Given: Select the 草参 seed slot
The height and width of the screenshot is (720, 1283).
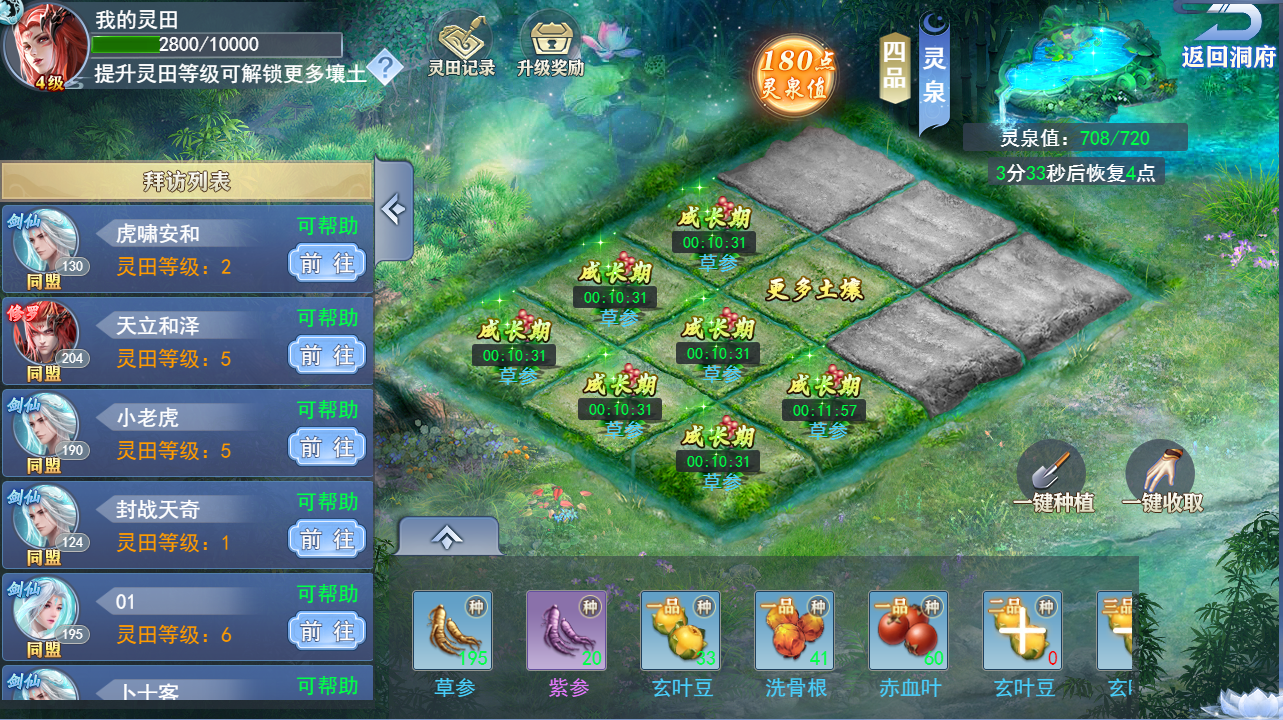Looking at the screenshot, I should pos(452,630).
